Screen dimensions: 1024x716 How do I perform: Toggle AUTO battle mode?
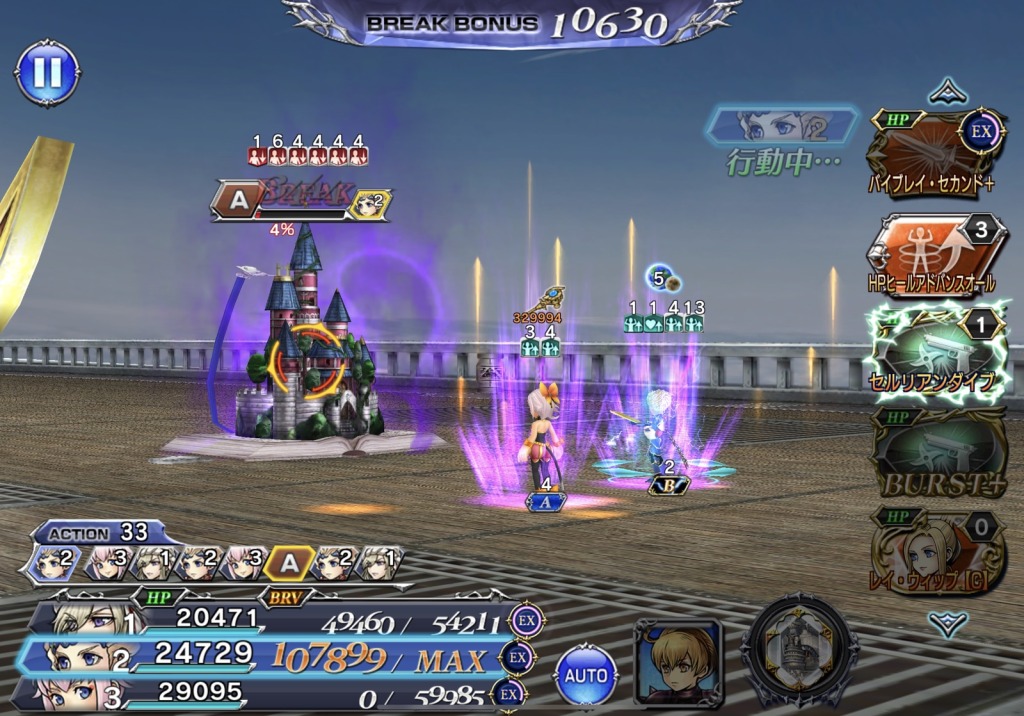[586, 676]
